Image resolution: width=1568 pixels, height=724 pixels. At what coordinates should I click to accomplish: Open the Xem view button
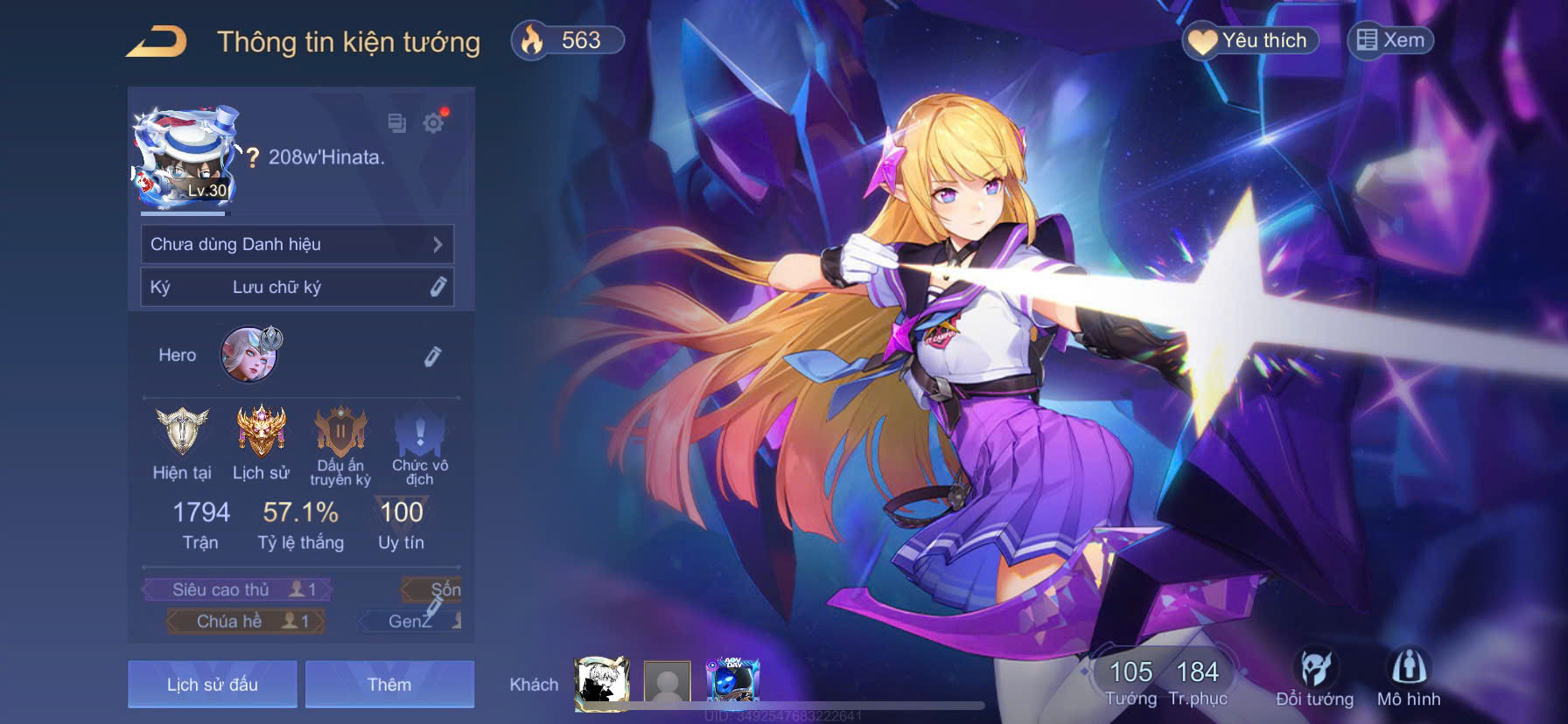tap(1390, 40)
